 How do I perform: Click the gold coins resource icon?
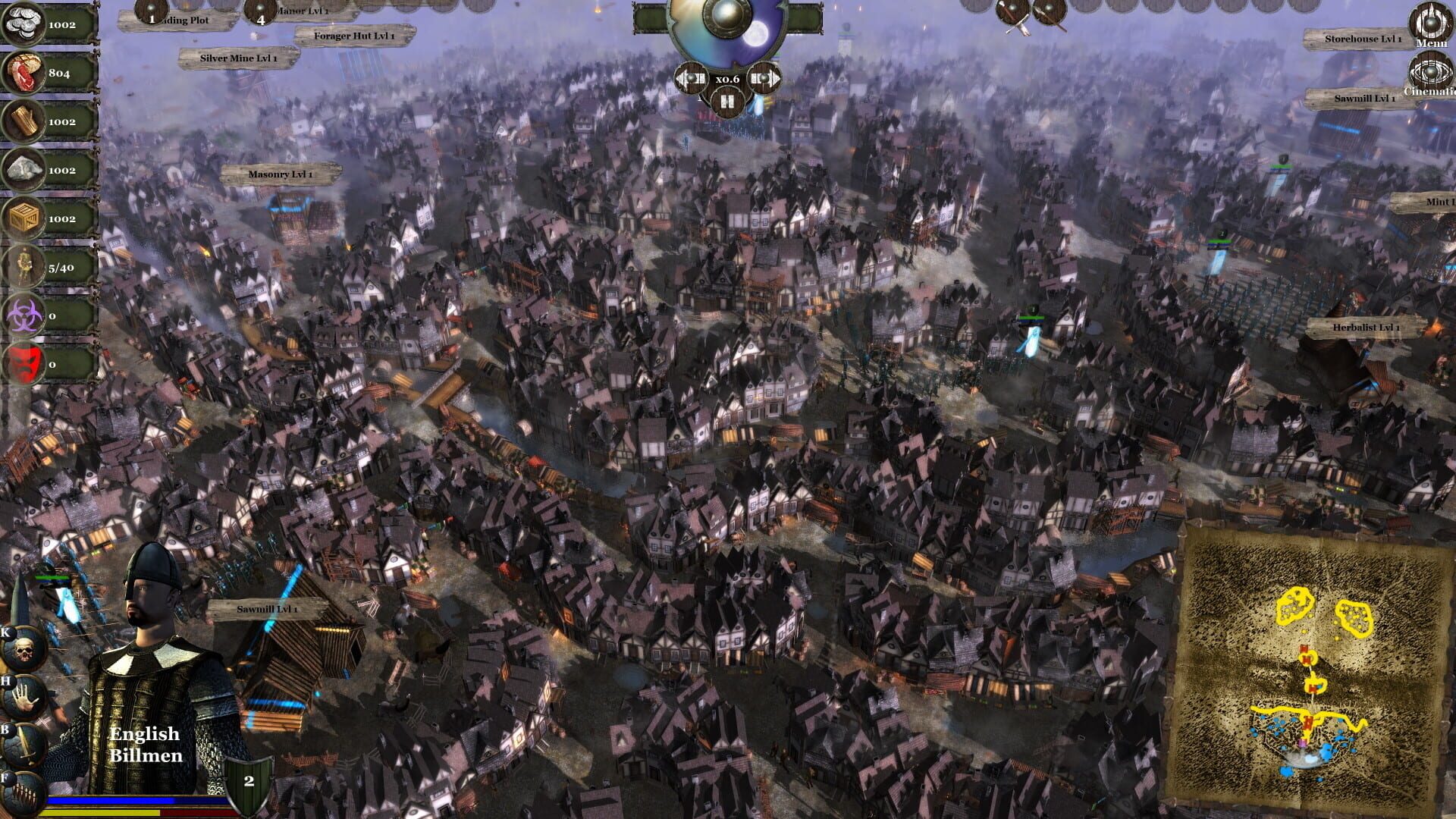point(23,23)
